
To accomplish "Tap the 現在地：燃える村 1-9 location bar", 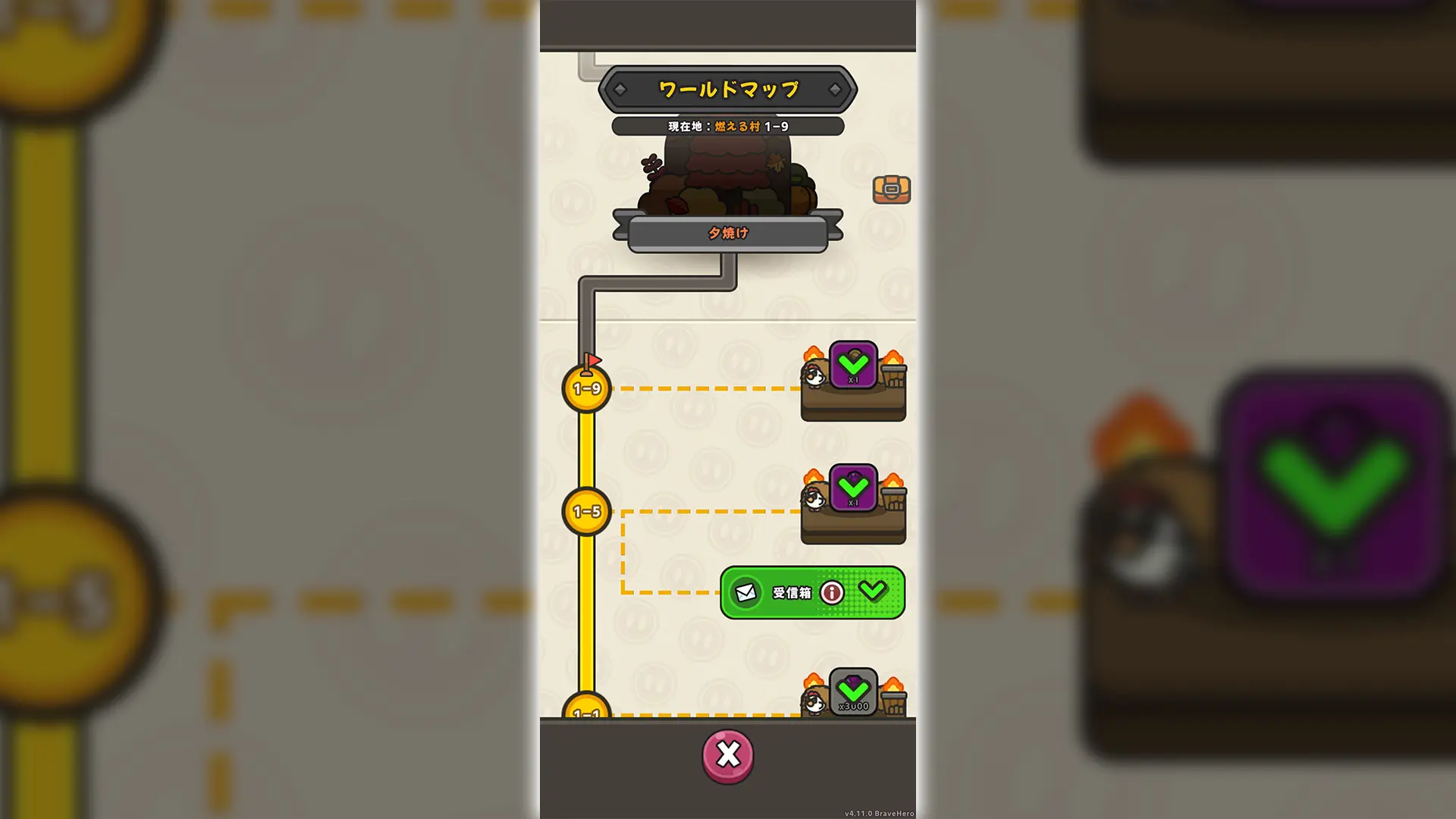I will point(727,126).
